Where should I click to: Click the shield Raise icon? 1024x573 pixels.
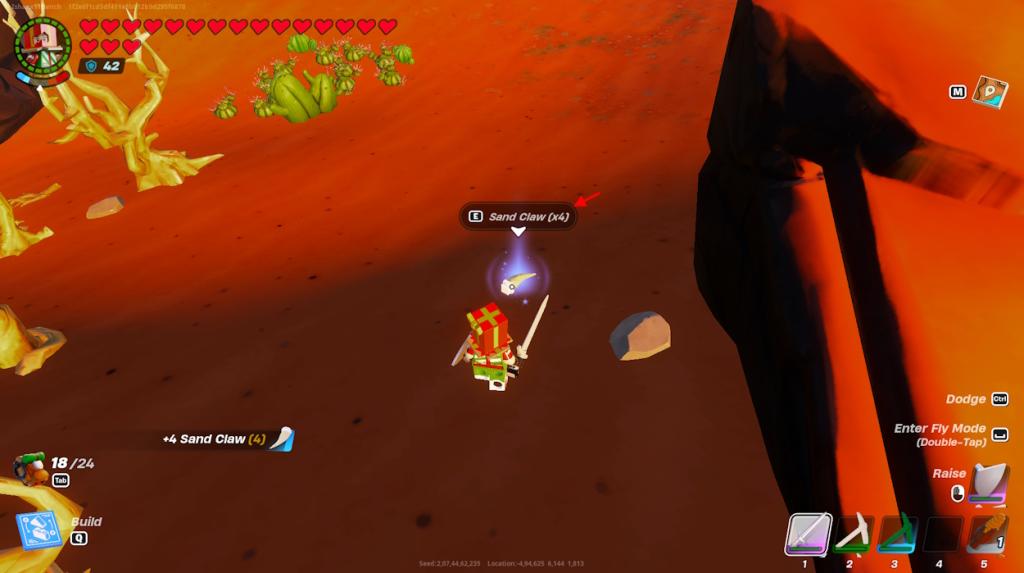point(988,483)
